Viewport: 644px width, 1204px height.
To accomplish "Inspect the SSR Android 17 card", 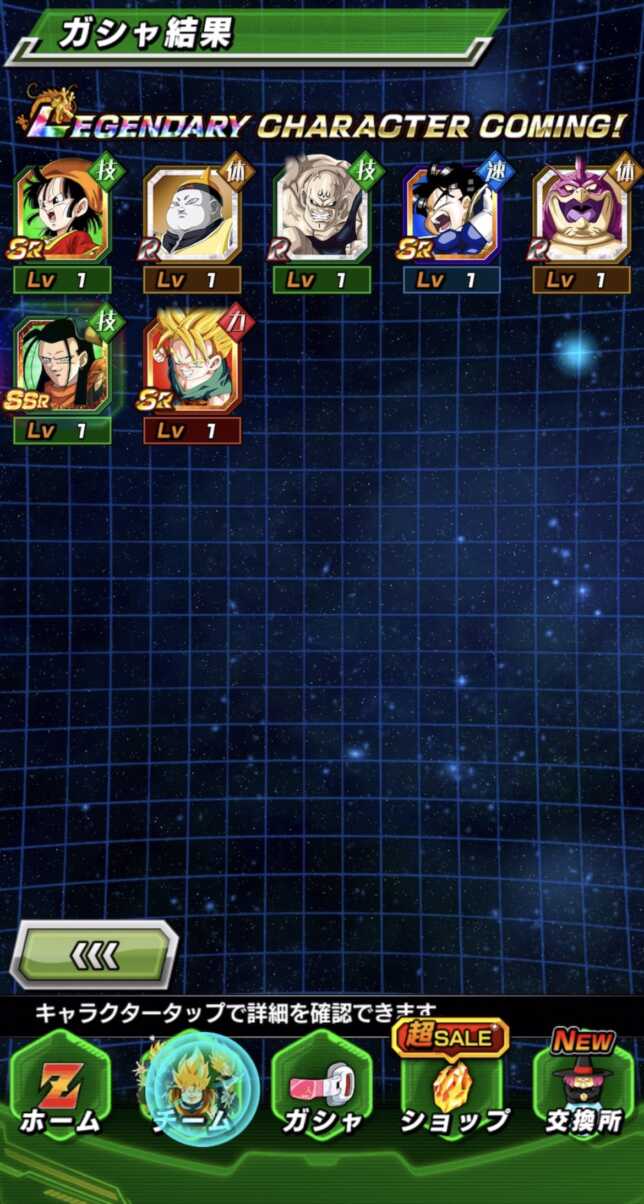I will pos(62,365).
